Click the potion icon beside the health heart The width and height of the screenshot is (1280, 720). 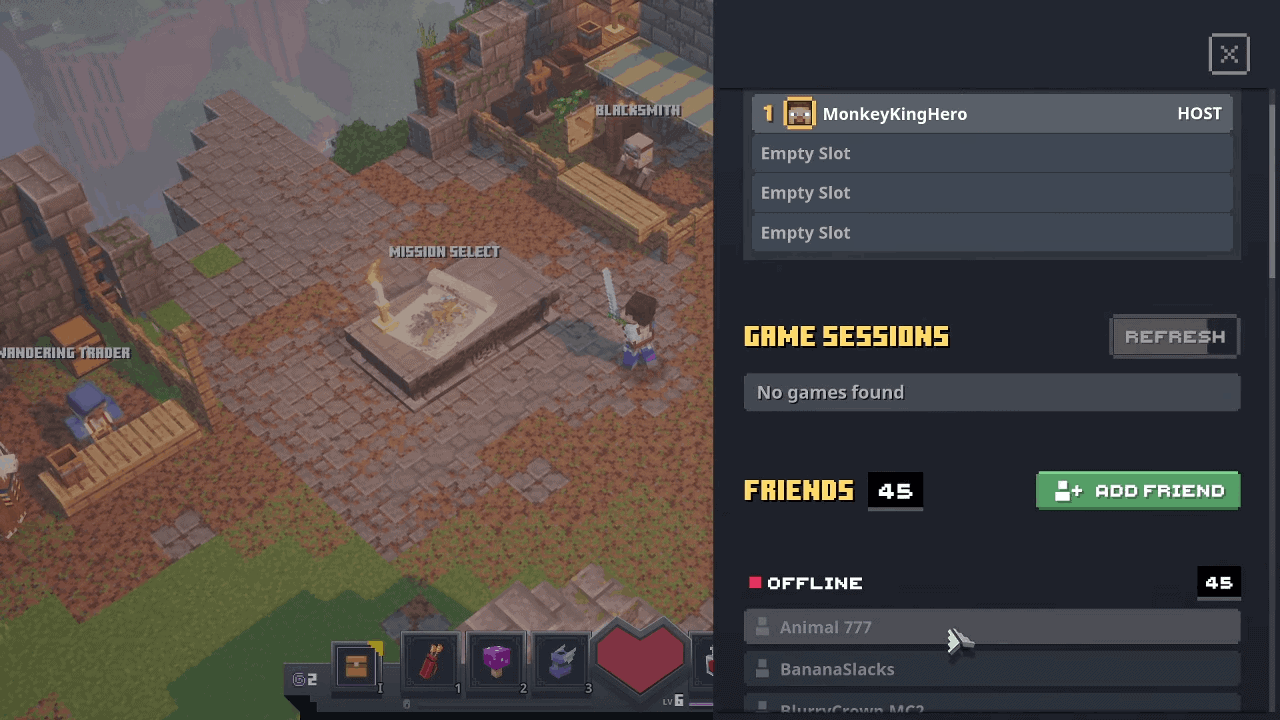click(711, 660)
